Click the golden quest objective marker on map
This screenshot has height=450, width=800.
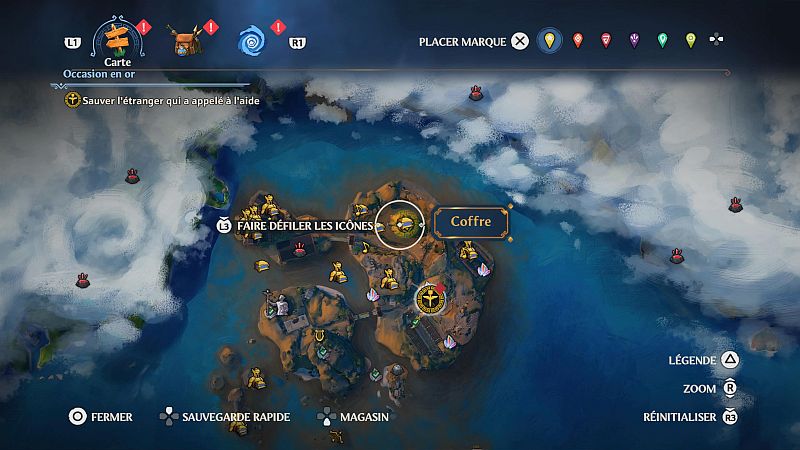point(428,298)
